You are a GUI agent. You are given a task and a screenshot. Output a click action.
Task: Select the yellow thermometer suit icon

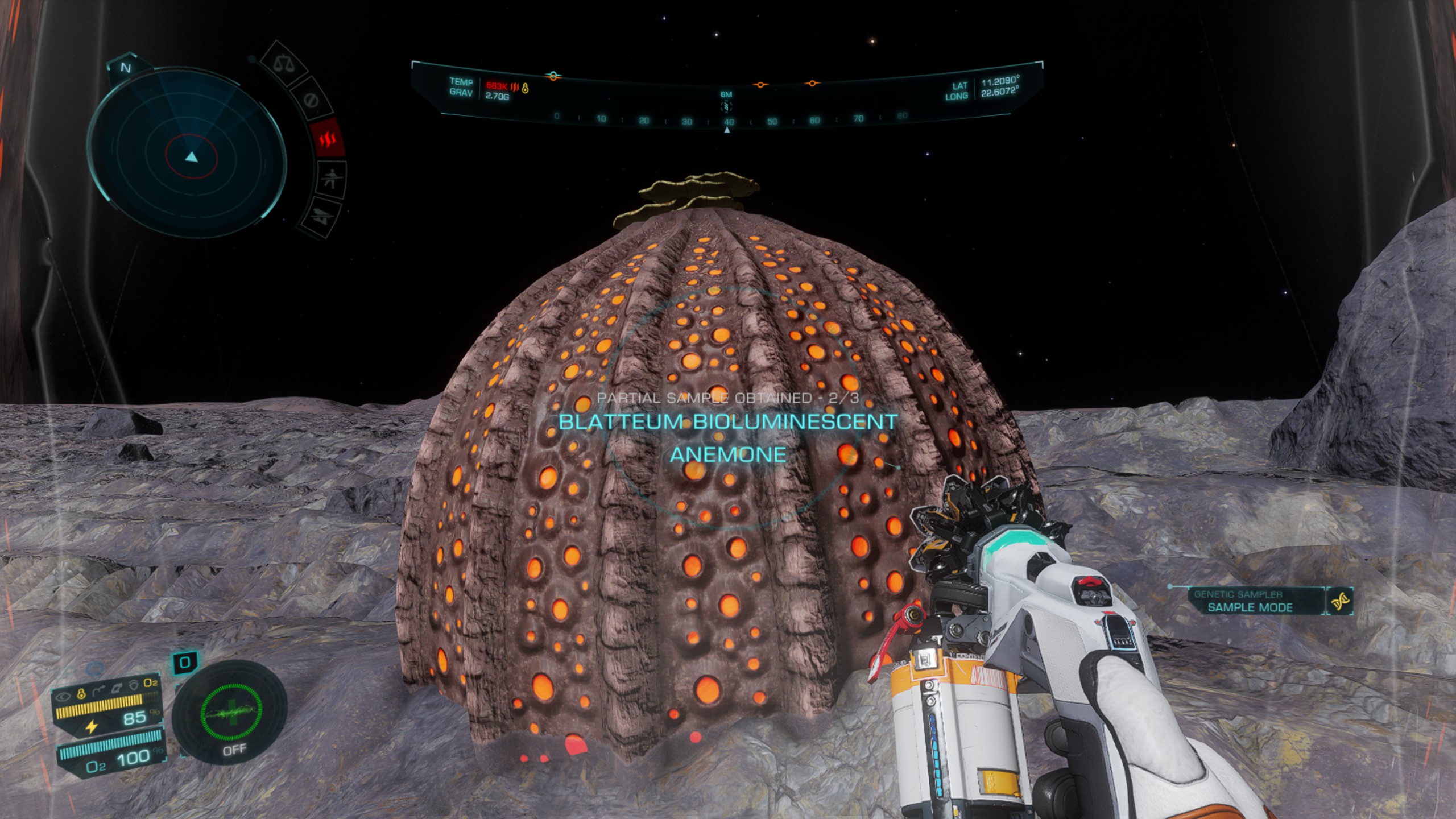coord(81,693)
